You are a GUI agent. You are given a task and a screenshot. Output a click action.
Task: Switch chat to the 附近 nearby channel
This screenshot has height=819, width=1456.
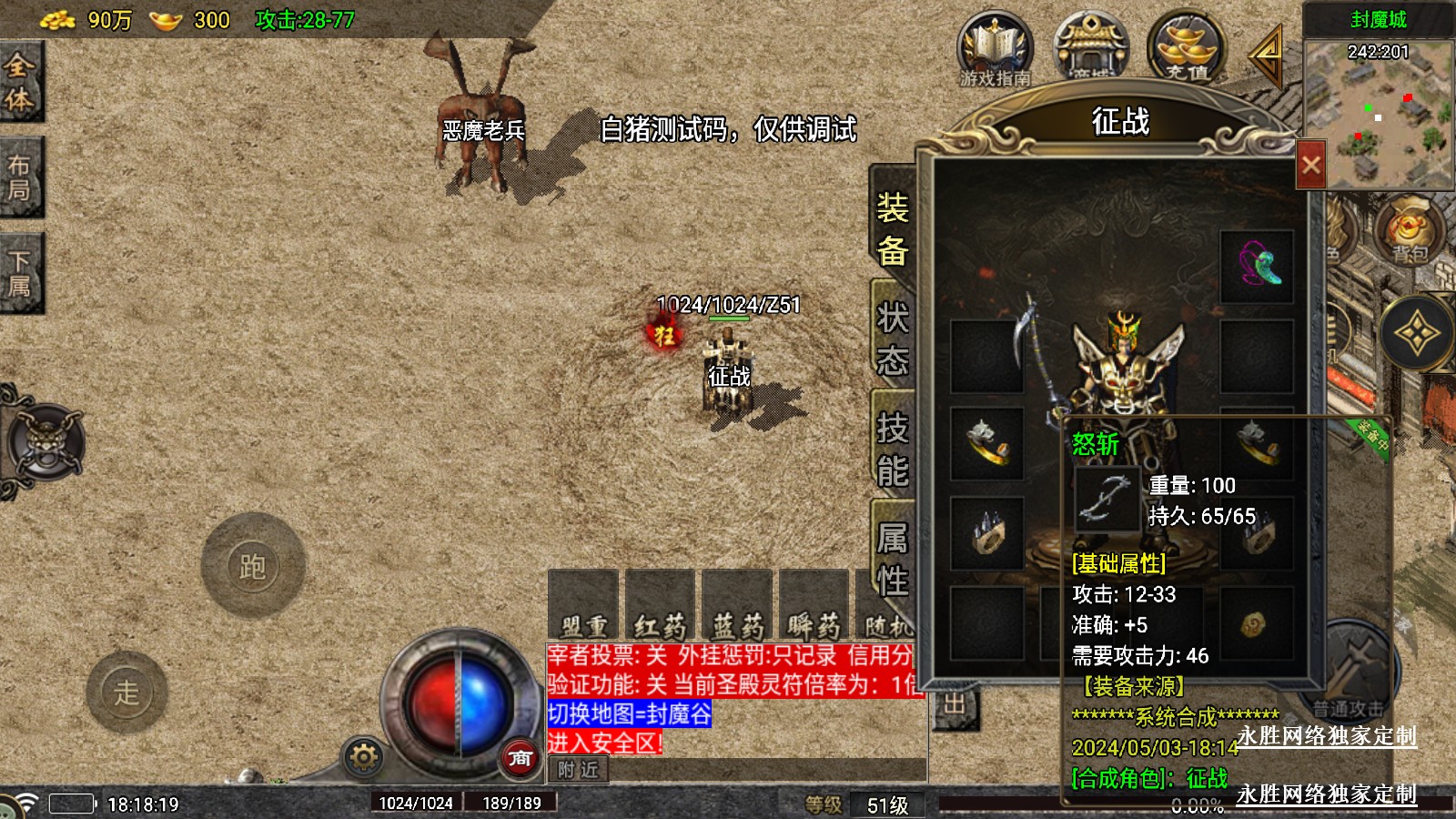(x=579, y=770)
